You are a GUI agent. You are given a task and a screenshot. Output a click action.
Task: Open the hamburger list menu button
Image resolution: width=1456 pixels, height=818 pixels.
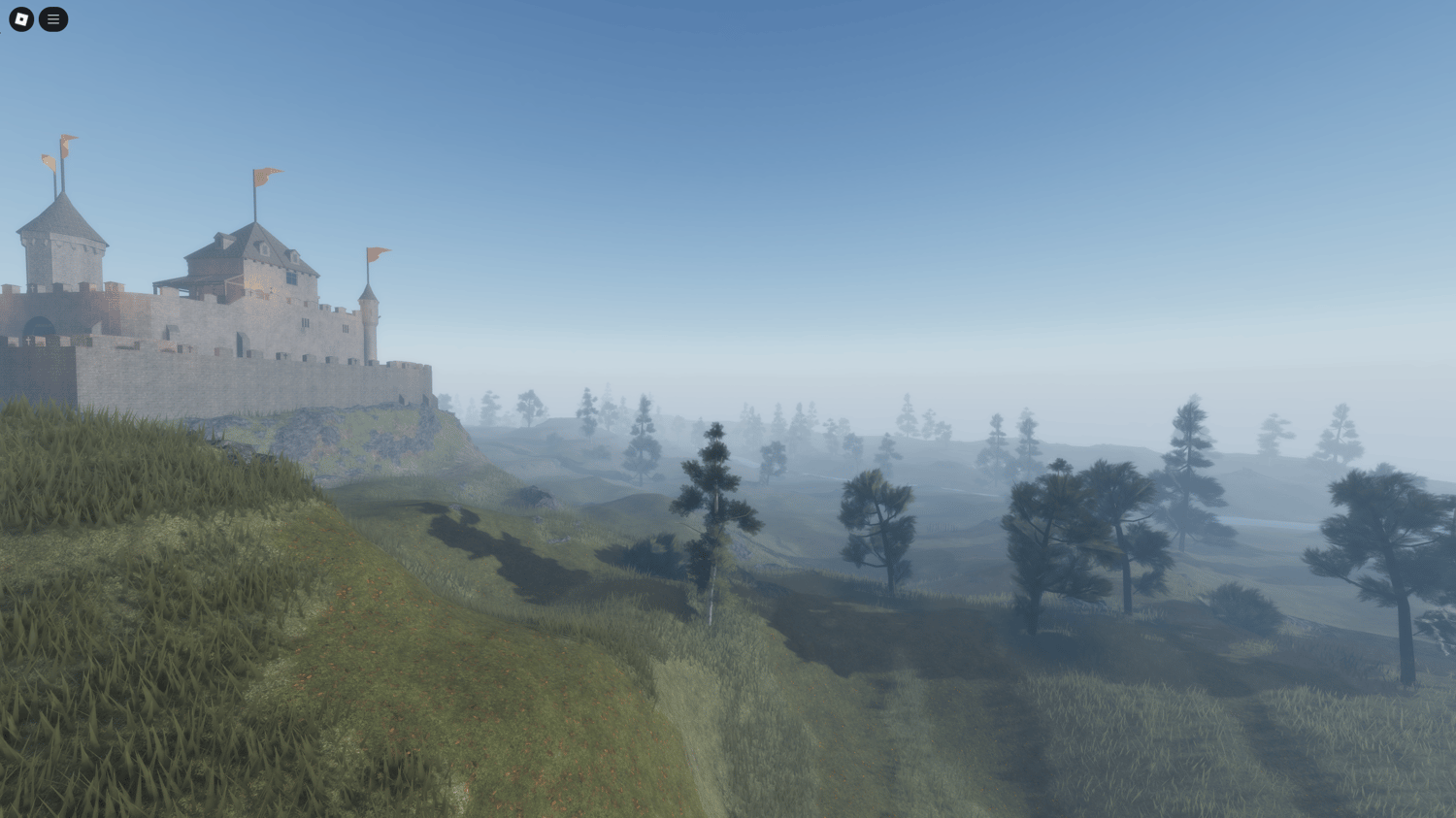click(53, 19)
